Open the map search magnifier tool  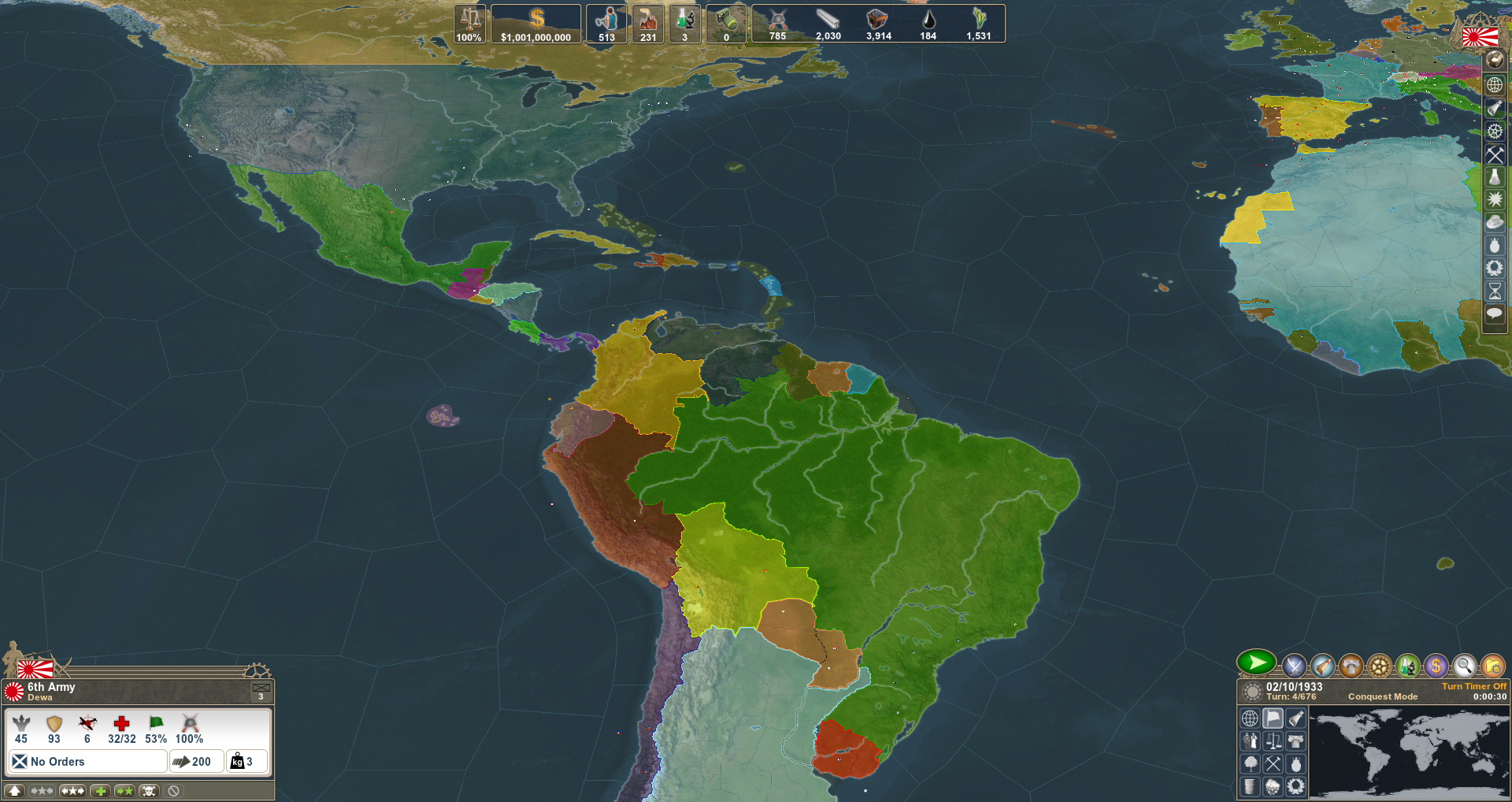click(x=1465, y=664)
